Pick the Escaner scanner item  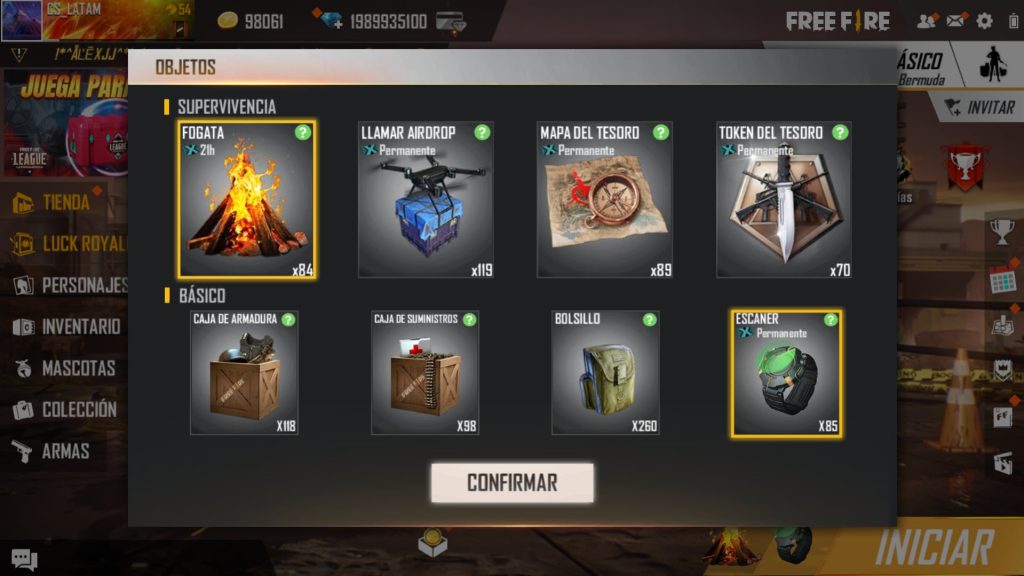(786, 373)
